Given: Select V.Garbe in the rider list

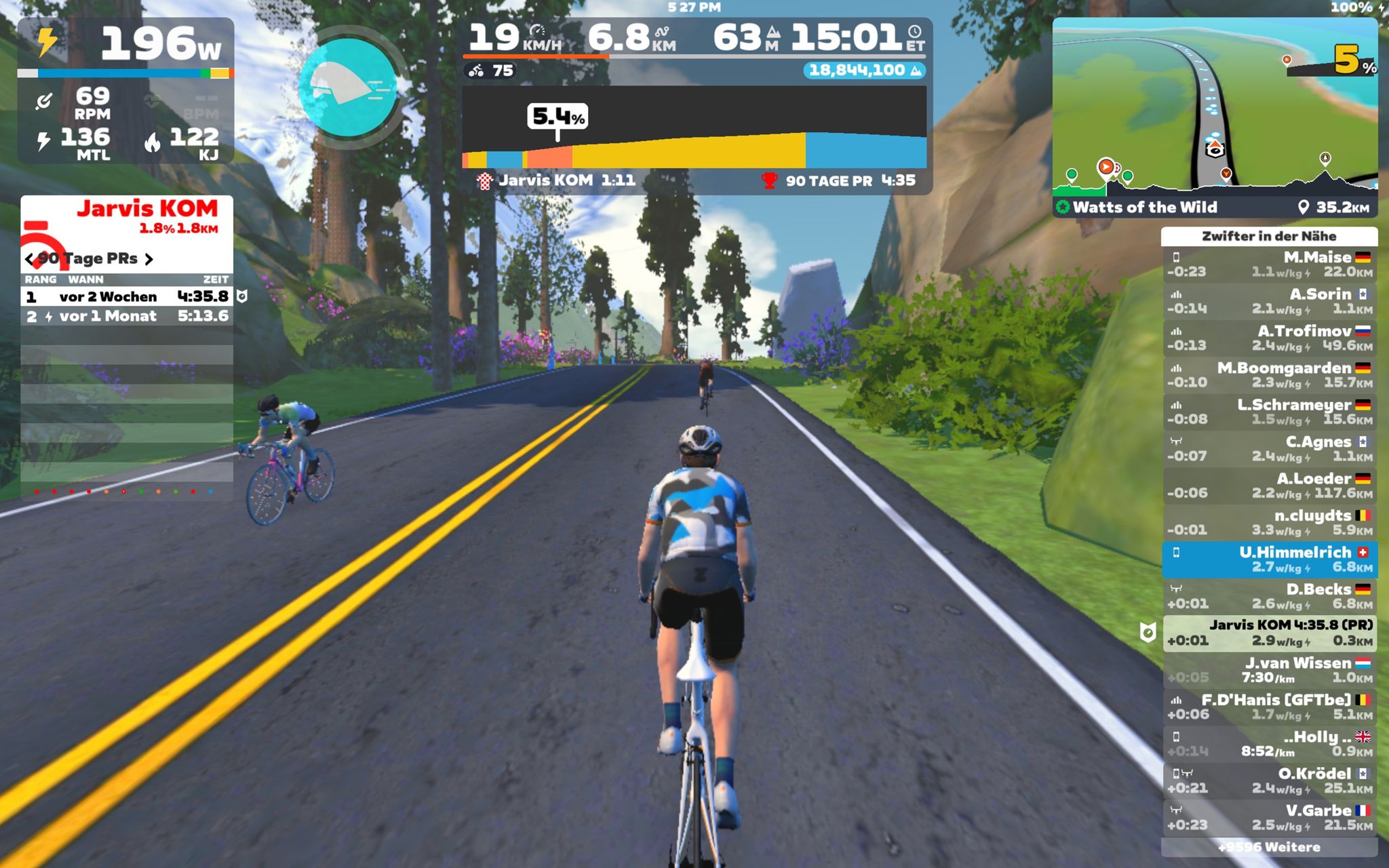Looking at the screenshot, I should [1269, 817].
